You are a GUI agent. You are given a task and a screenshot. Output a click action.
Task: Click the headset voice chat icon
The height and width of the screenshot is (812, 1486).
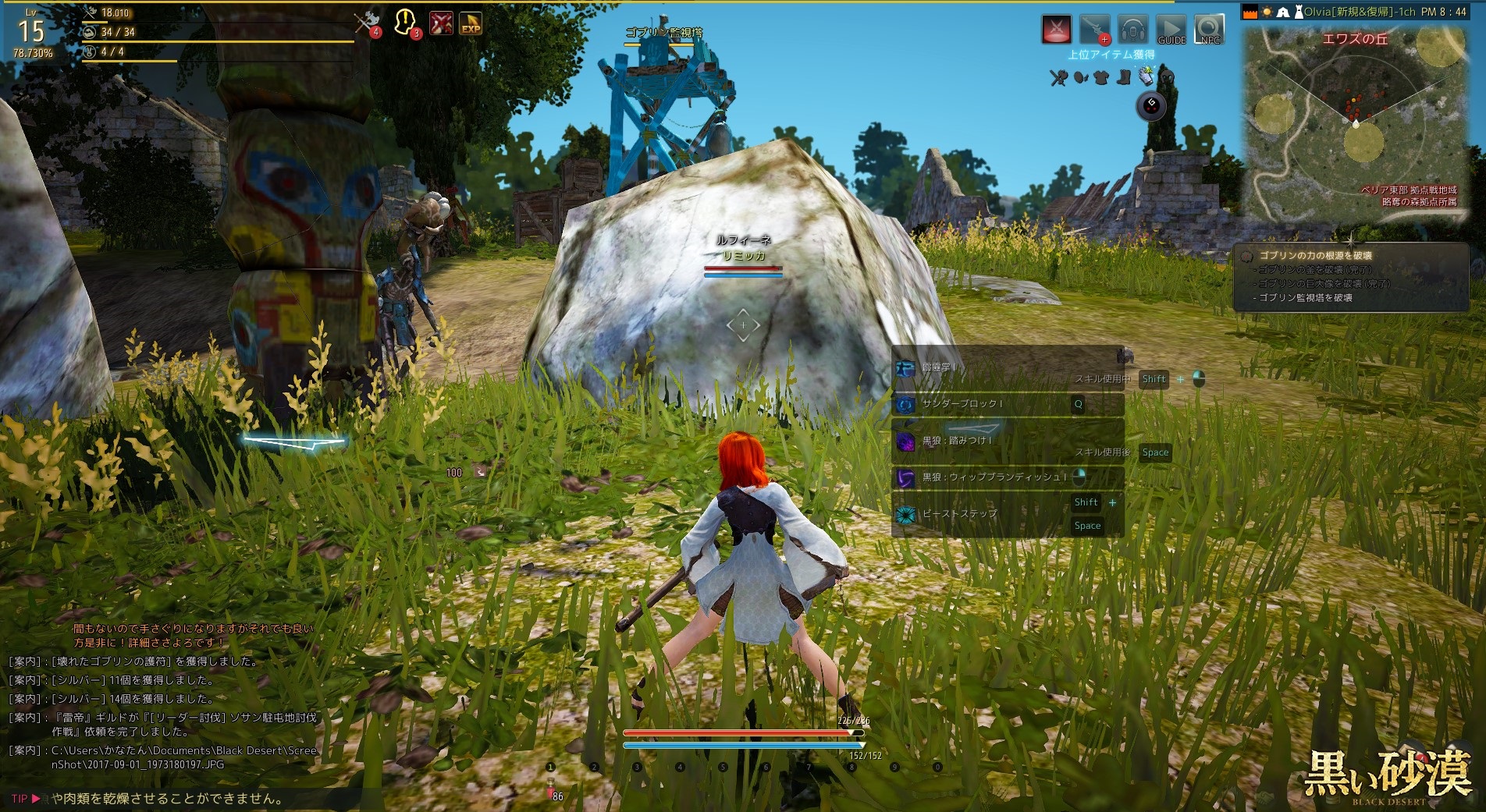pyautogui.click(x=1132, y=30)
